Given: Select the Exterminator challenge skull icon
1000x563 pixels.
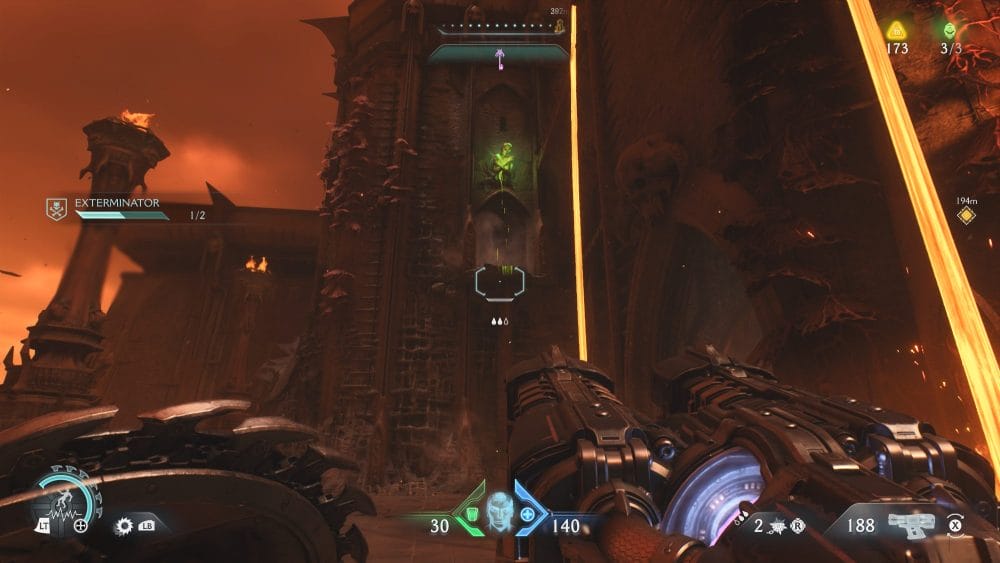Looking at the screenshot, I should click(x=57, y=208).
